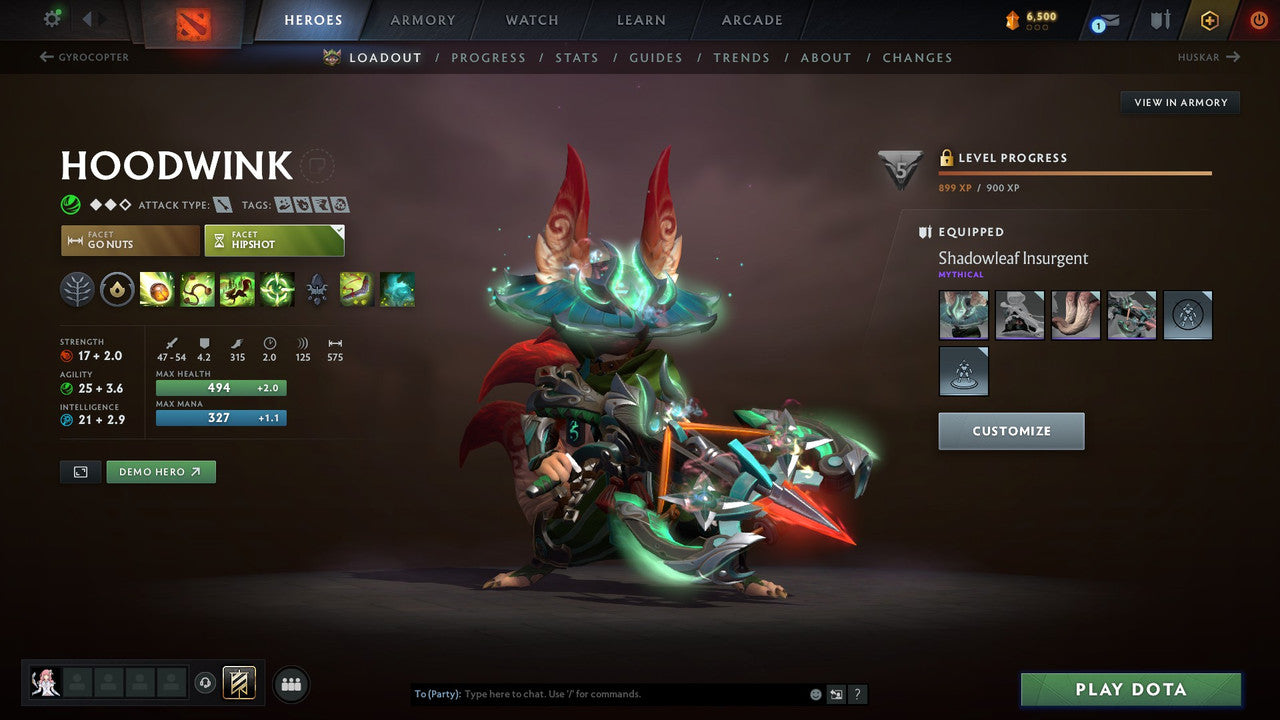Open the party members grid icon
Viewport: 1280px width, 720px height.
click(x=290, y=684)
